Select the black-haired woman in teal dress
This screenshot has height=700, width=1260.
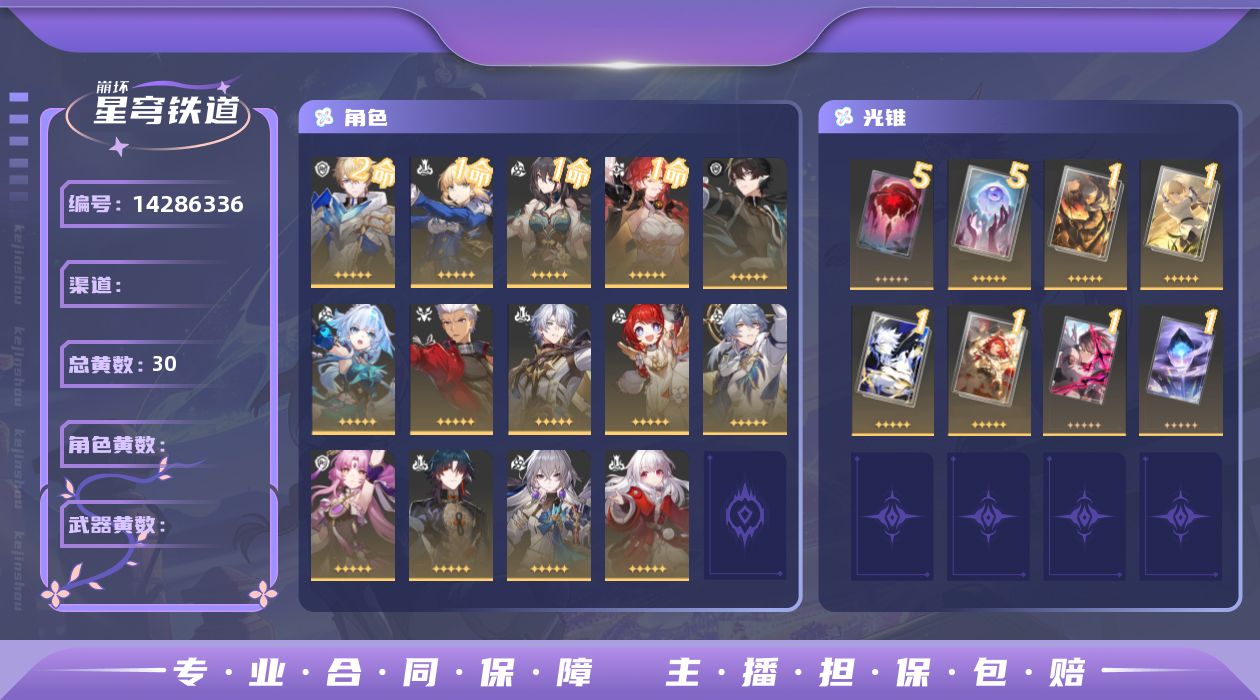pos(548,222)
